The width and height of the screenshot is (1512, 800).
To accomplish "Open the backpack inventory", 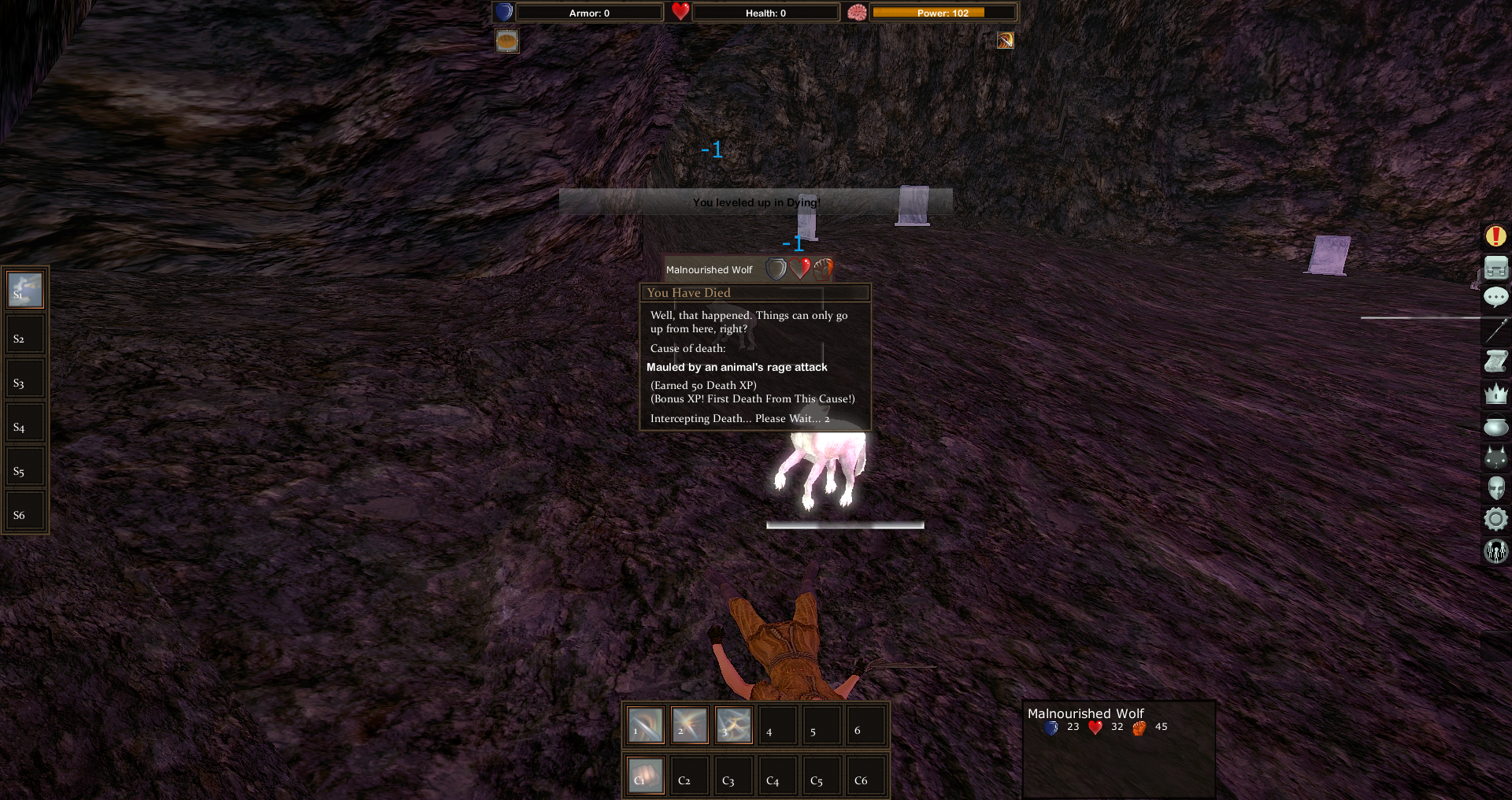I will 1495,268.
